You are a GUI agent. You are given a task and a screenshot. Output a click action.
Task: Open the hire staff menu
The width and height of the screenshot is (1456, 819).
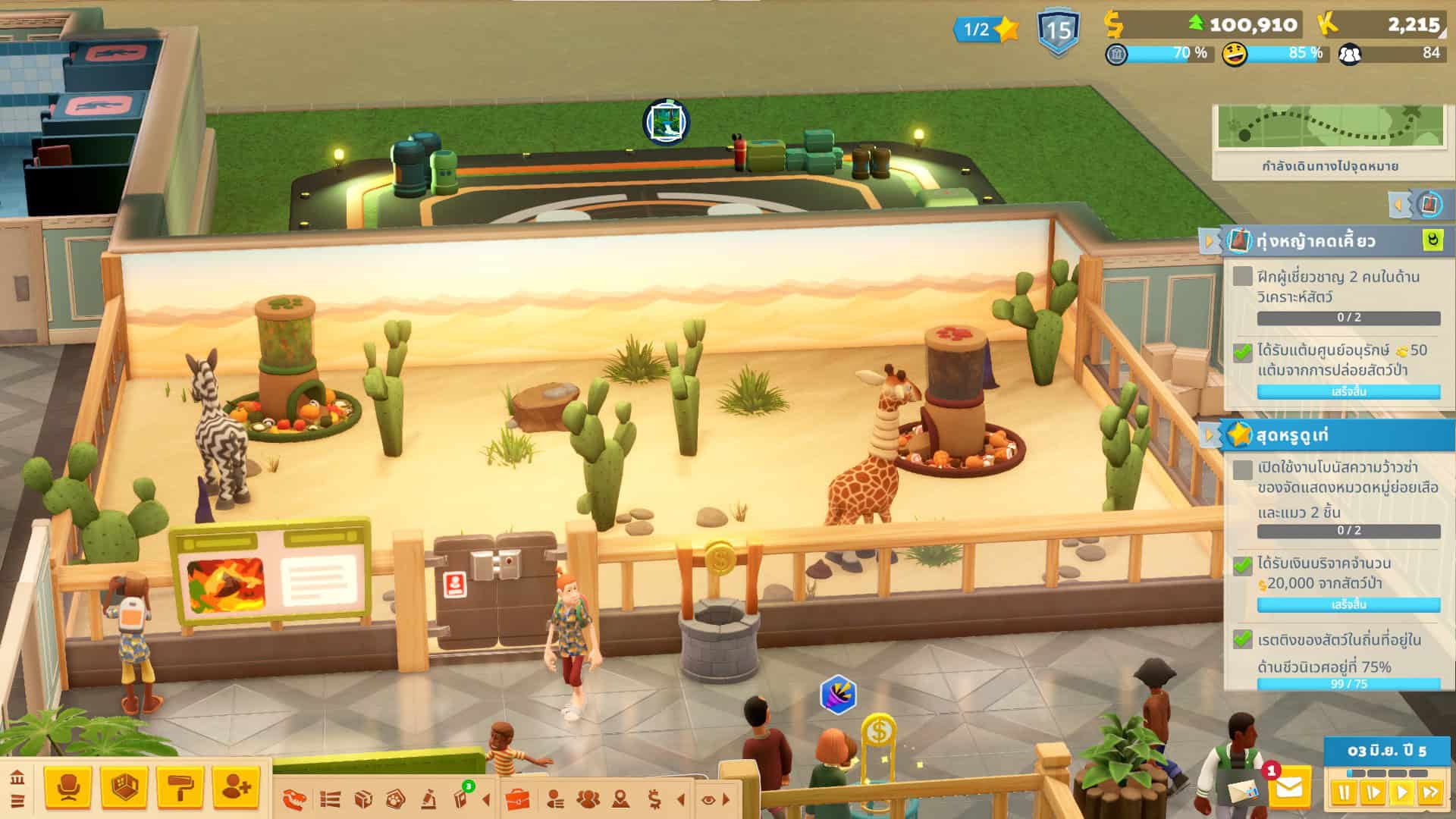(x=236, y=789)
